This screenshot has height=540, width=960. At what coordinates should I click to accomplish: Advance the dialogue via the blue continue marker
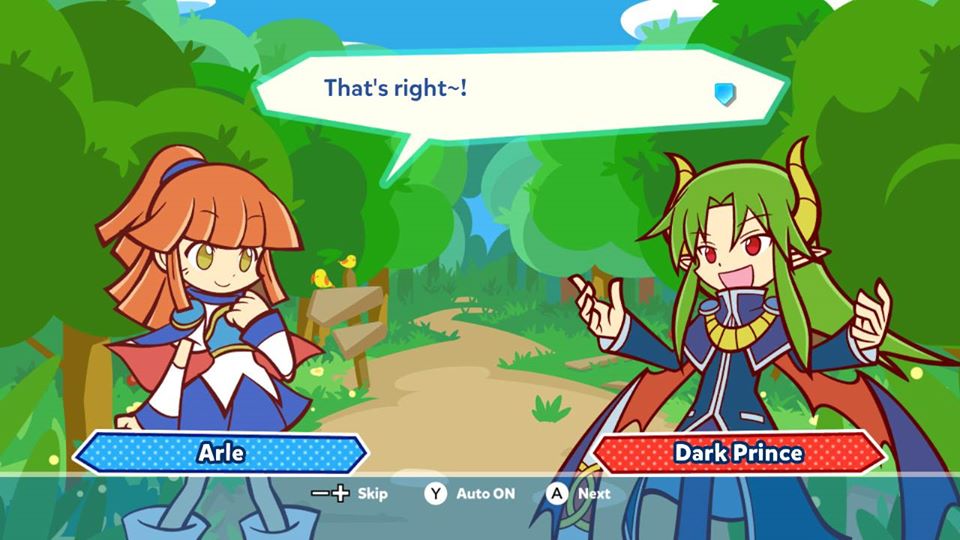point(725,94)
